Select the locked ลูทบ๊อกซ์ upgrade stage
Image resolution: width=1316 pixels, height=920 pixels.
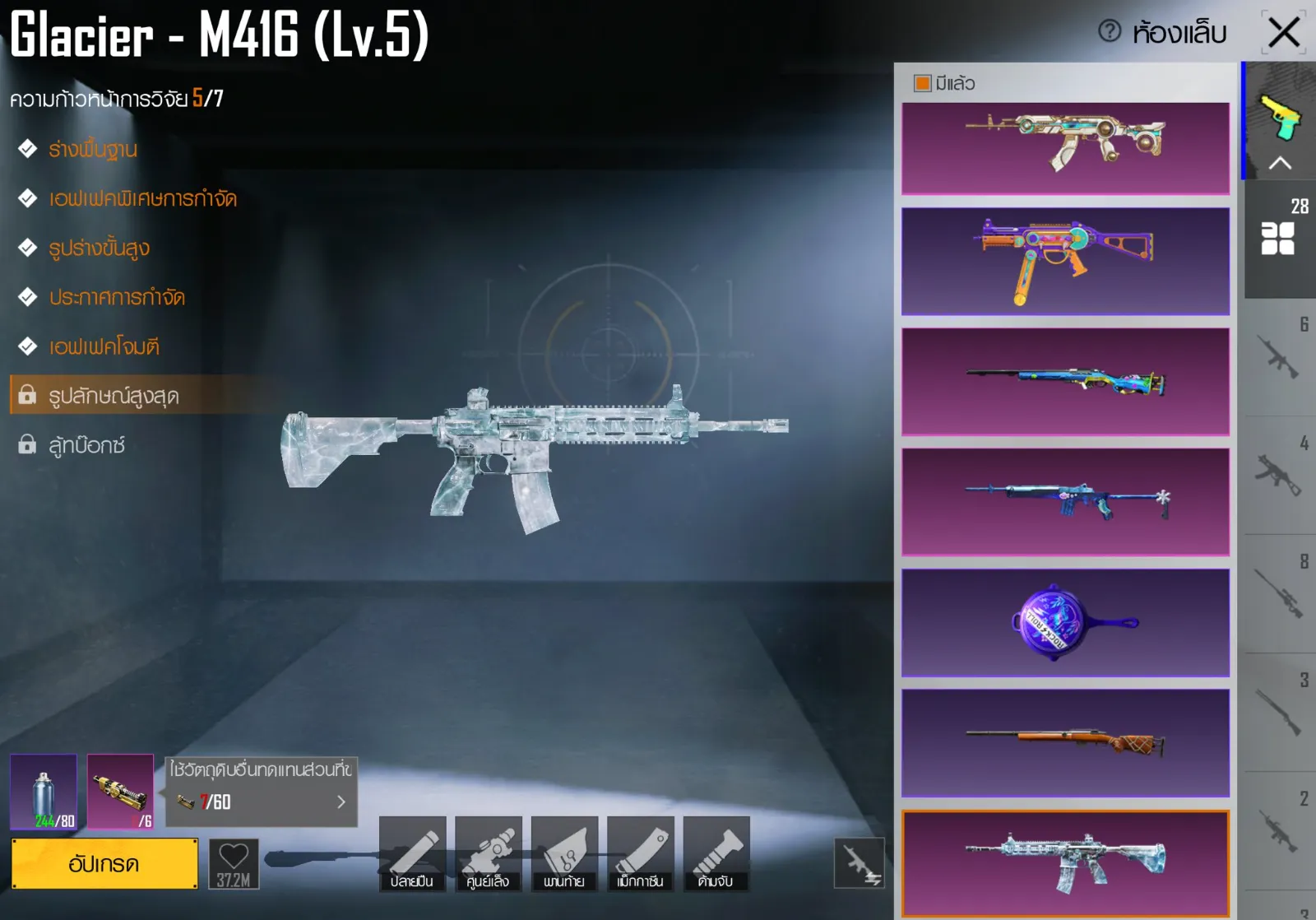click(86, 445)
